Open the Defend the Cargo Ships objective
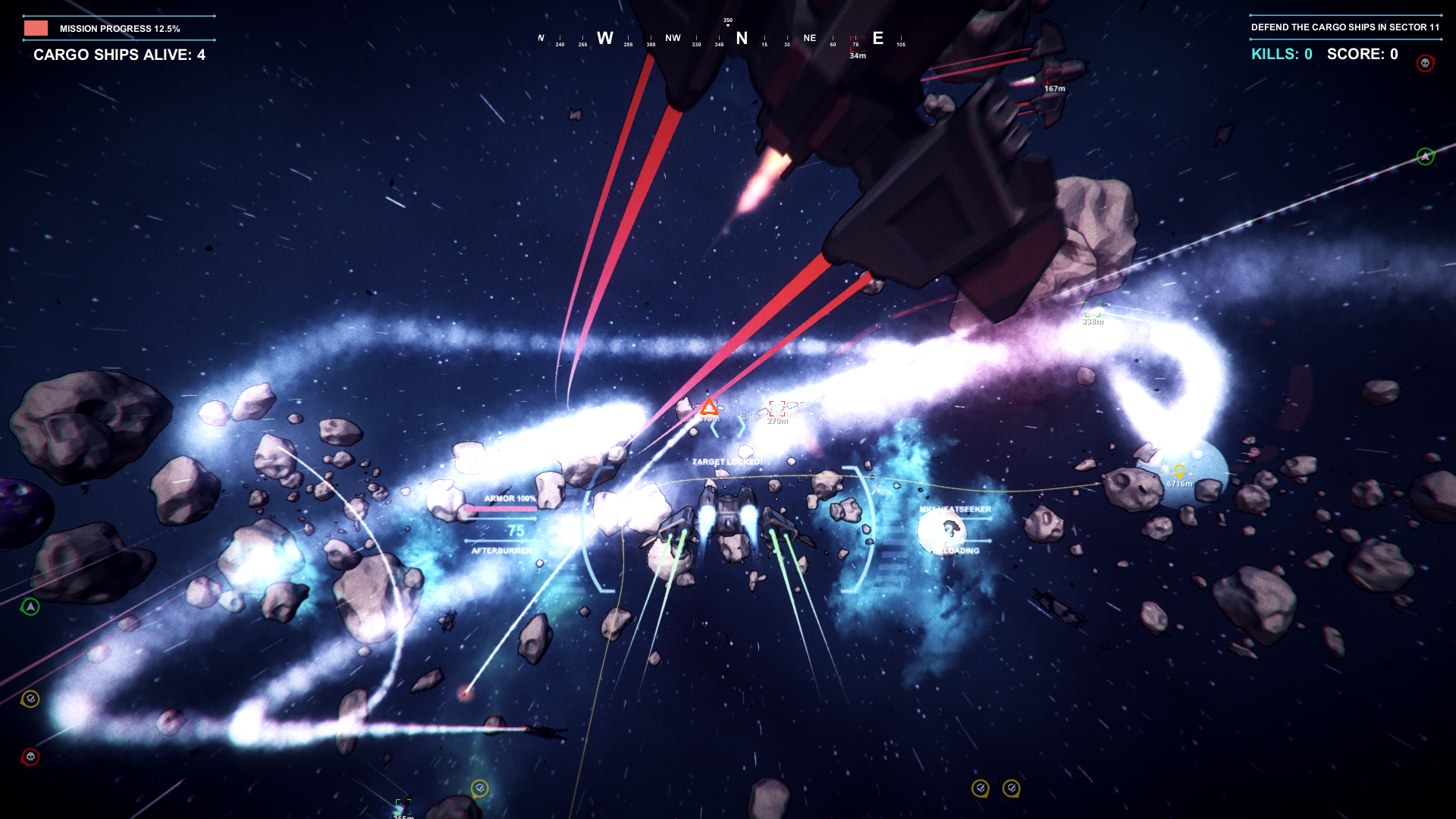This screenshot has height=819, width=1456. pos(1345,27)
